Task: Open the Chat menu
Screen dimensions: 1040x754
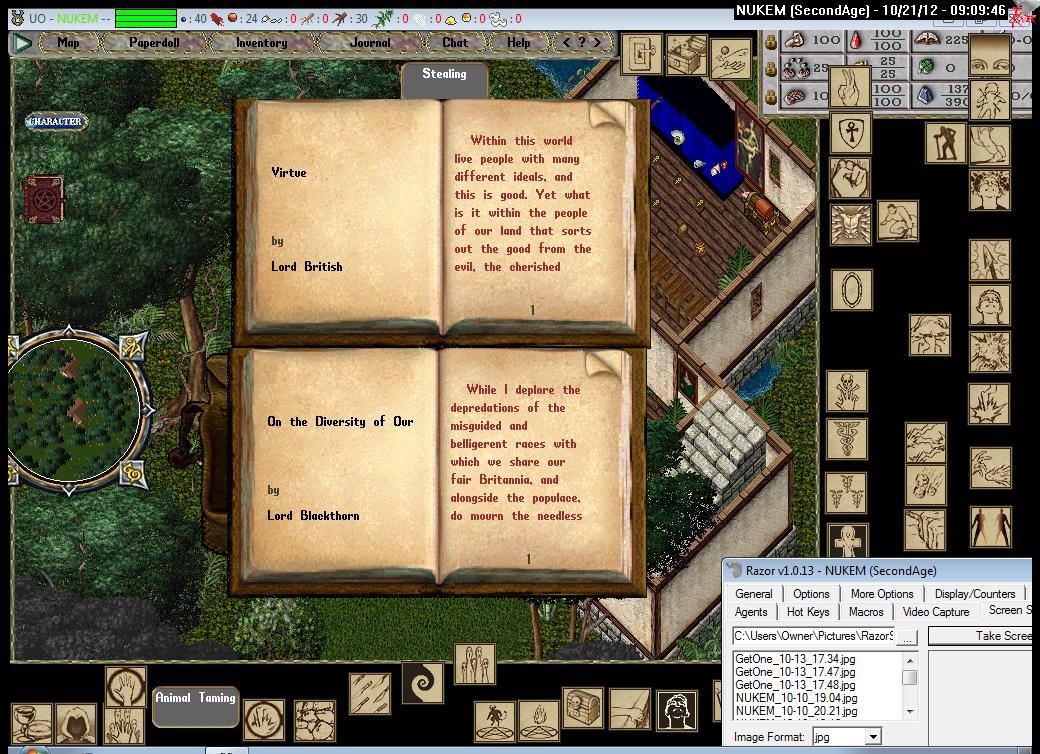Action: click(x=455, y=43)
